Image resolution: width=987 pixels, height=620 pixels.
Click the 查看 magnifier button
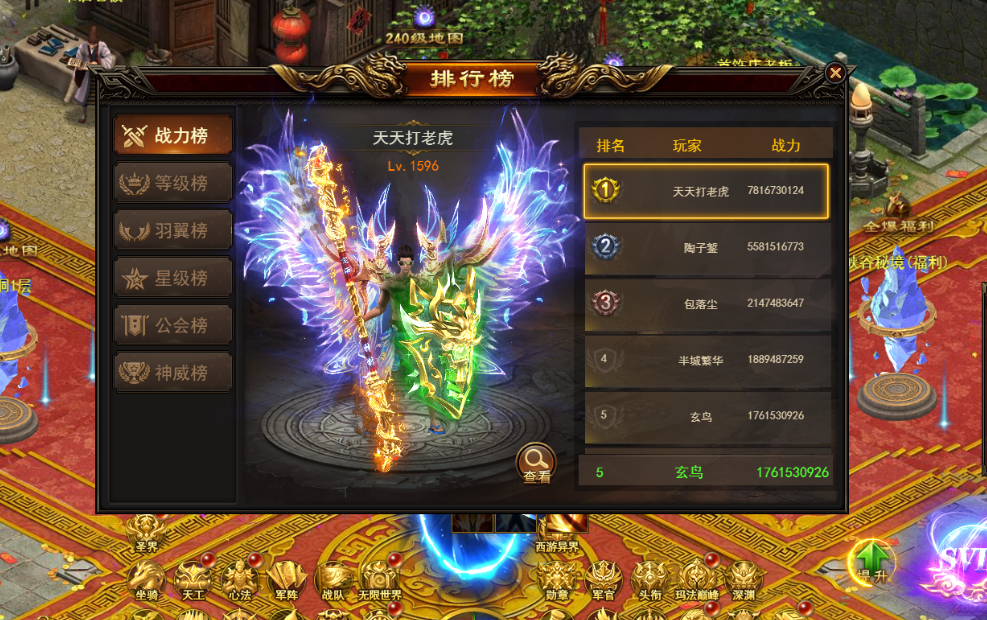click(x=536, y=463)
